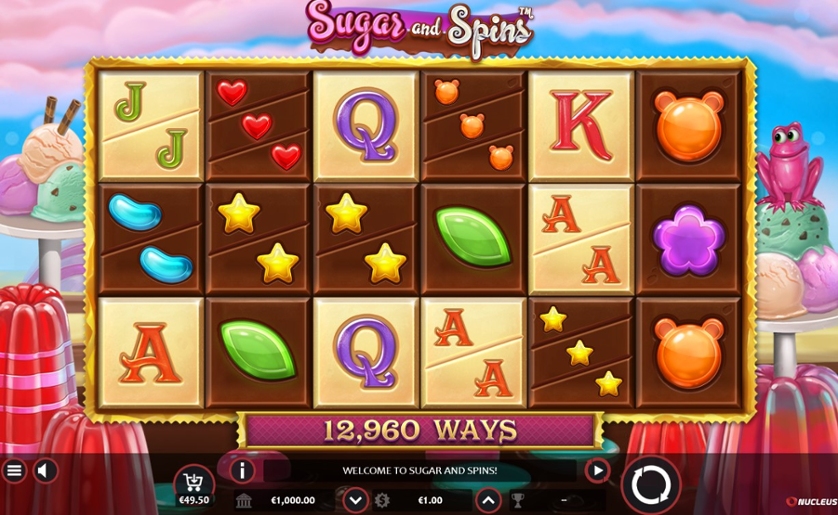
Task: Toggle the sound speaker icon
Action: point(45,470)
